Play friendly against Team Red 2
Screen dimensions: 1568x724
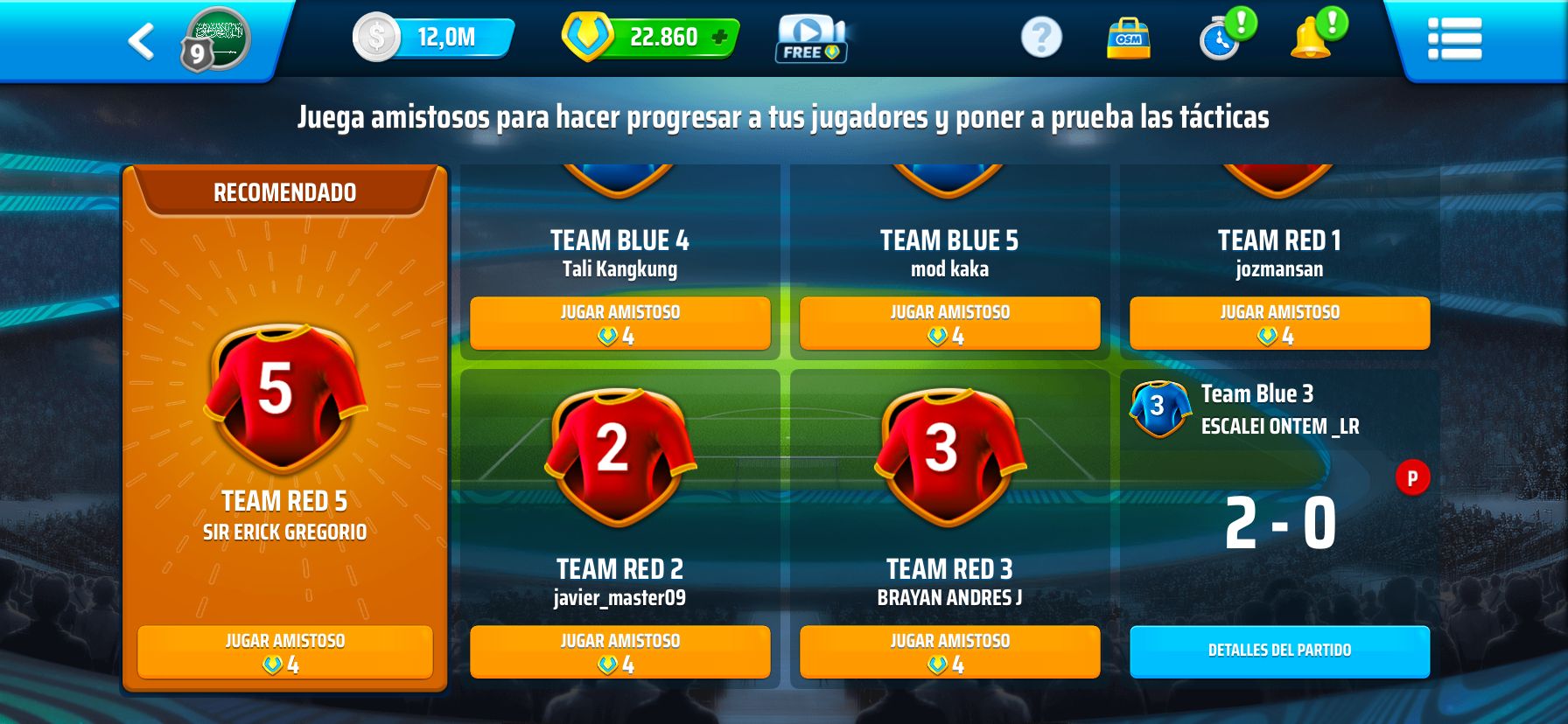pyautogui.click(x=620, y=652)
